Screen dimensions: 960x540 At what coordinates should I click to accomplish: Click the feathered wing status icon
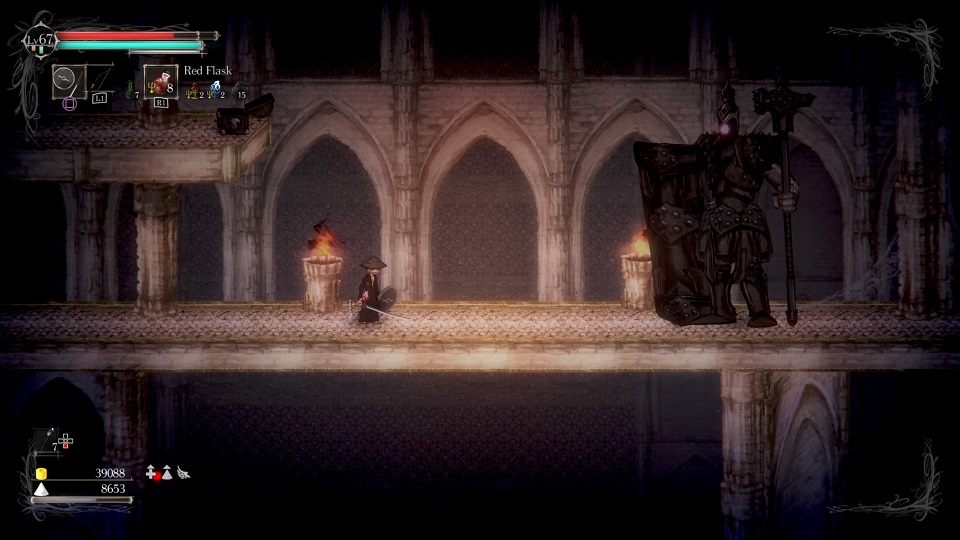[x=183, y=471]
